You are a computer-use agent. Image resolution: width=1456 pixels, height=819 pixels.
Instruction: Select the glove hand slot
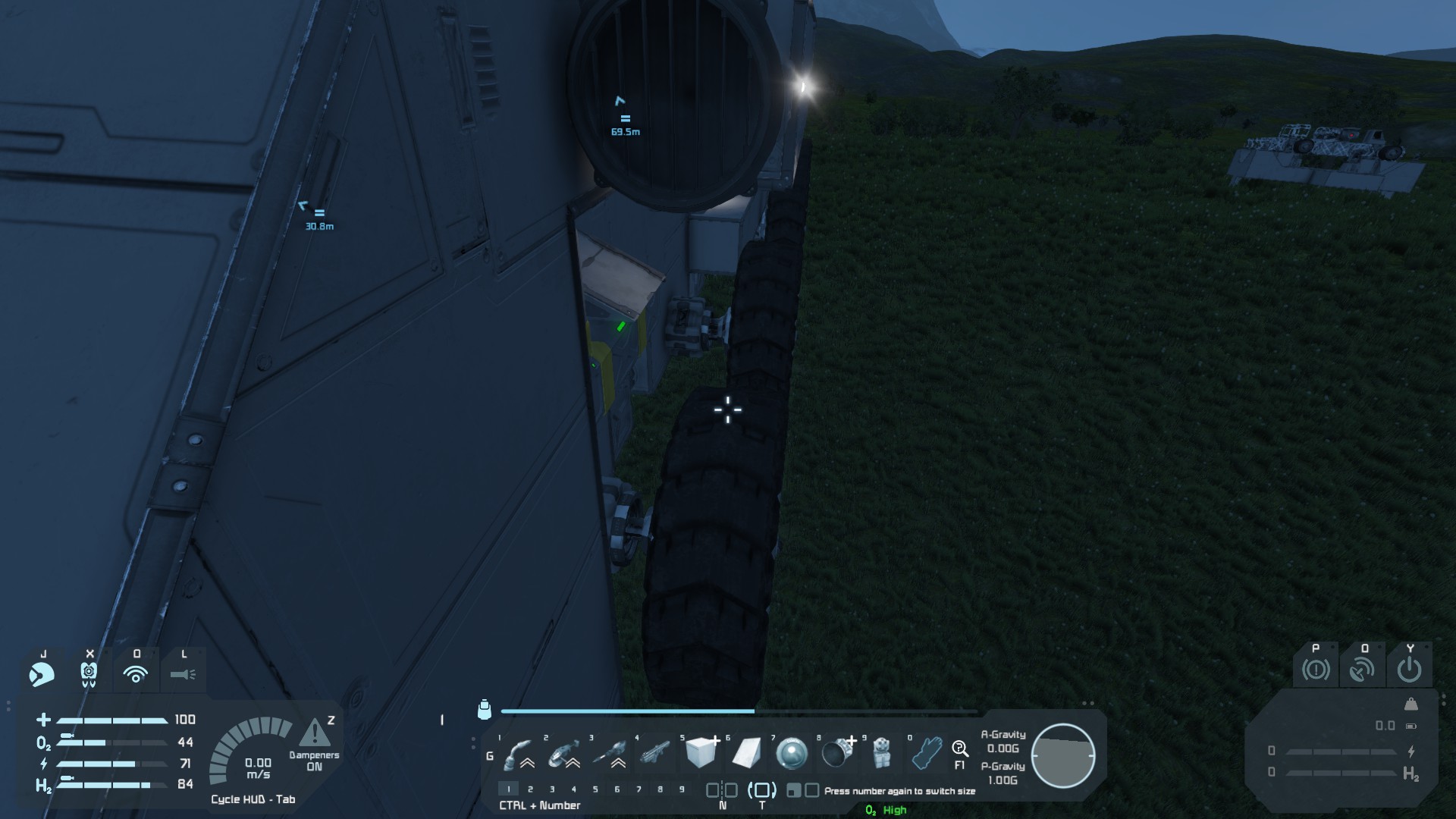pos(927,754)
